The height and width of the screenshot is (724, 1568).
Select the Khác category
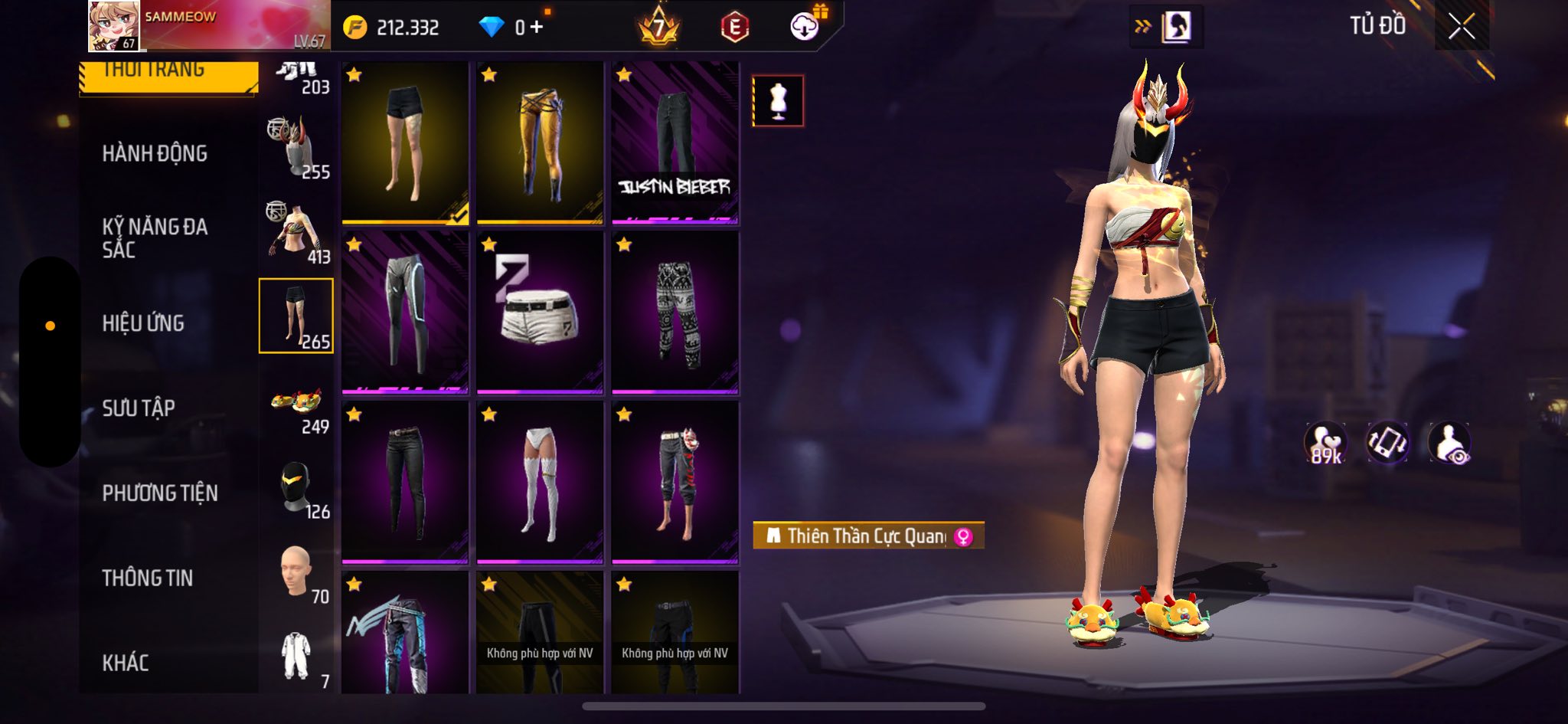[x=126, y=663]
